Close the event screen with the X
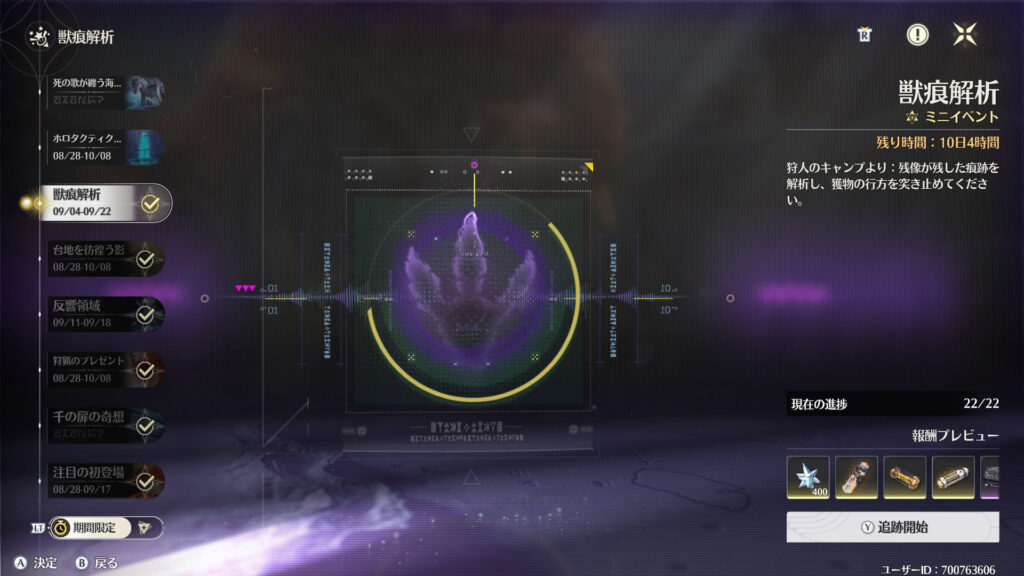Image resolution: width=1024 pixels, height=576 pixels. (x=964, y=35)
